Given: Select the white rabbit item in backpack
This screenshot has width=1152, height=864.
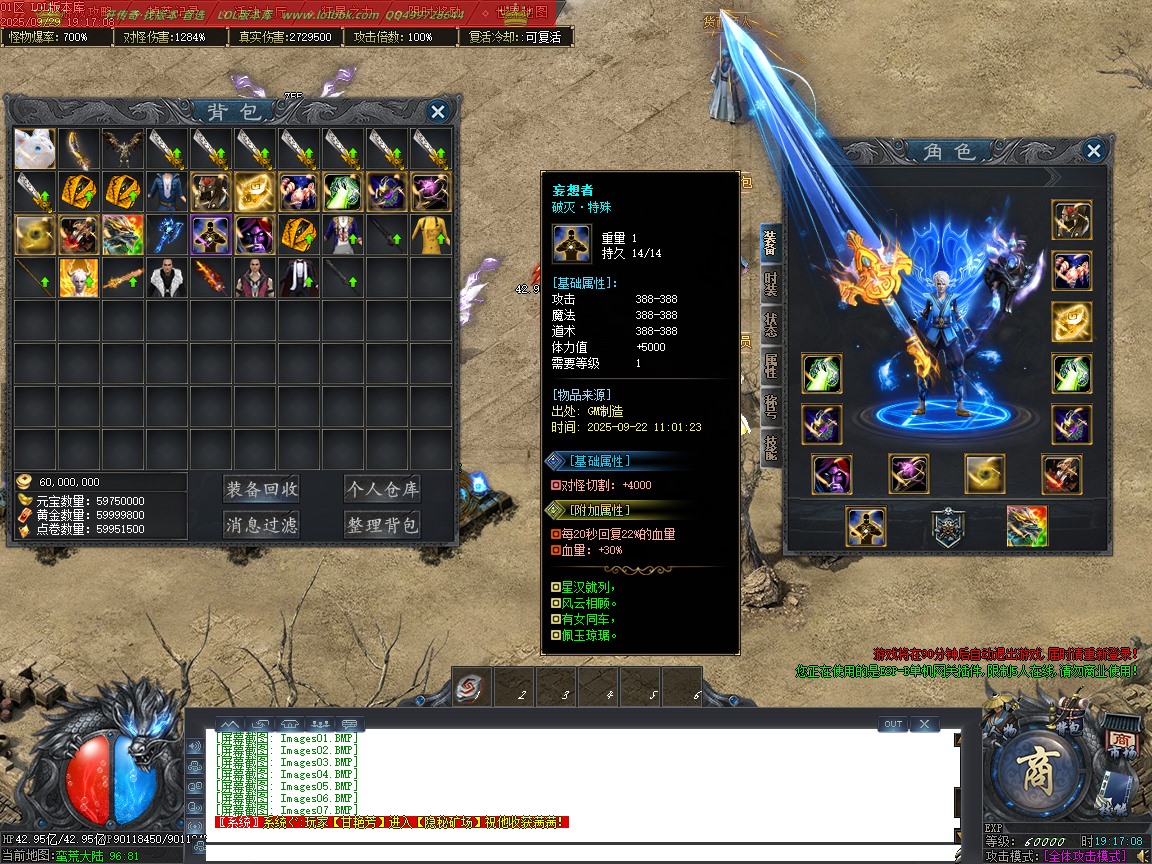Looking at the screenshot, I should 35,148.
